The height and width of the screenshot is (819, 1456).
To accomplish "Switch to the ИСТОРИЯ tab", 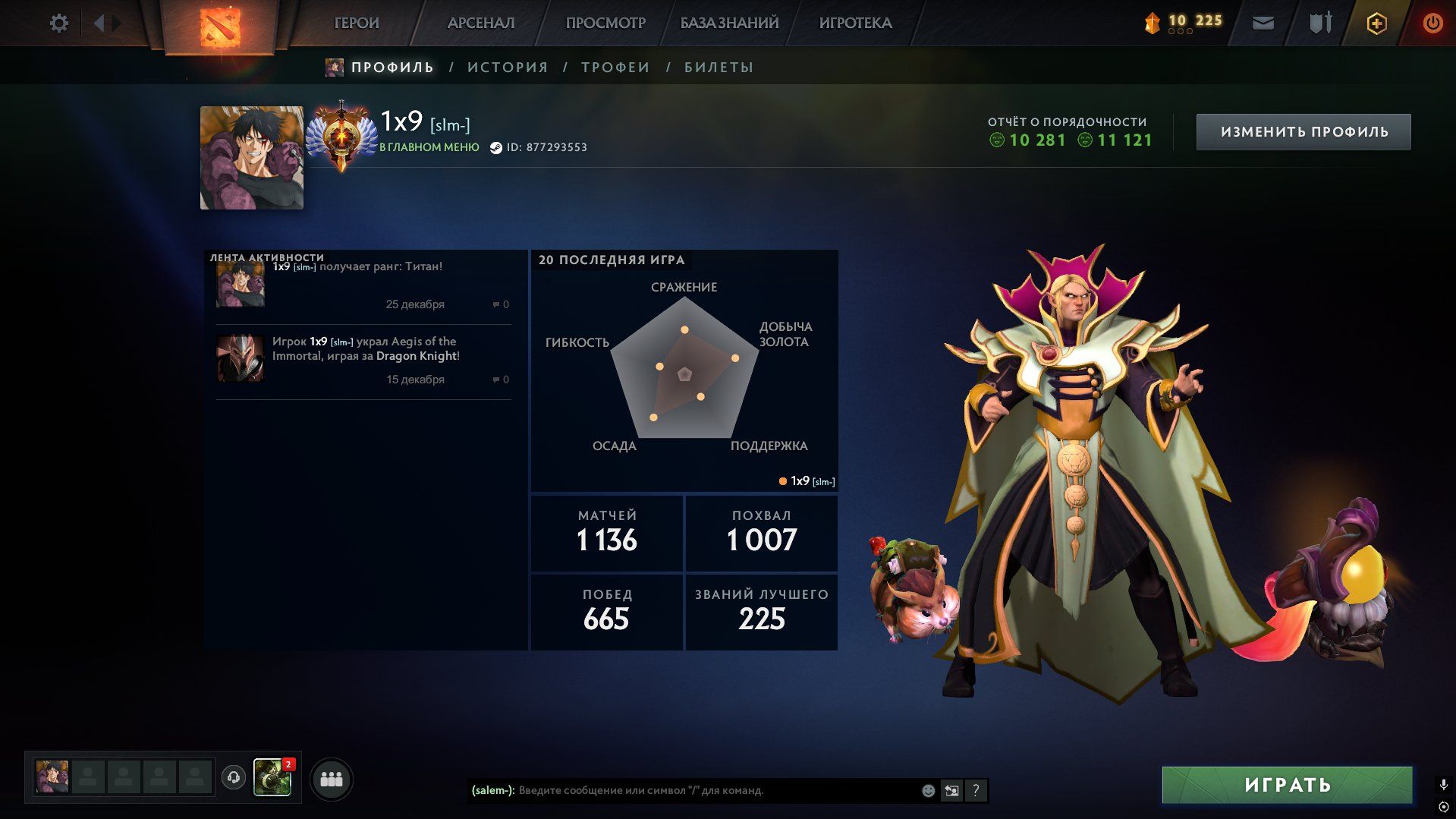I will [508, 68].
